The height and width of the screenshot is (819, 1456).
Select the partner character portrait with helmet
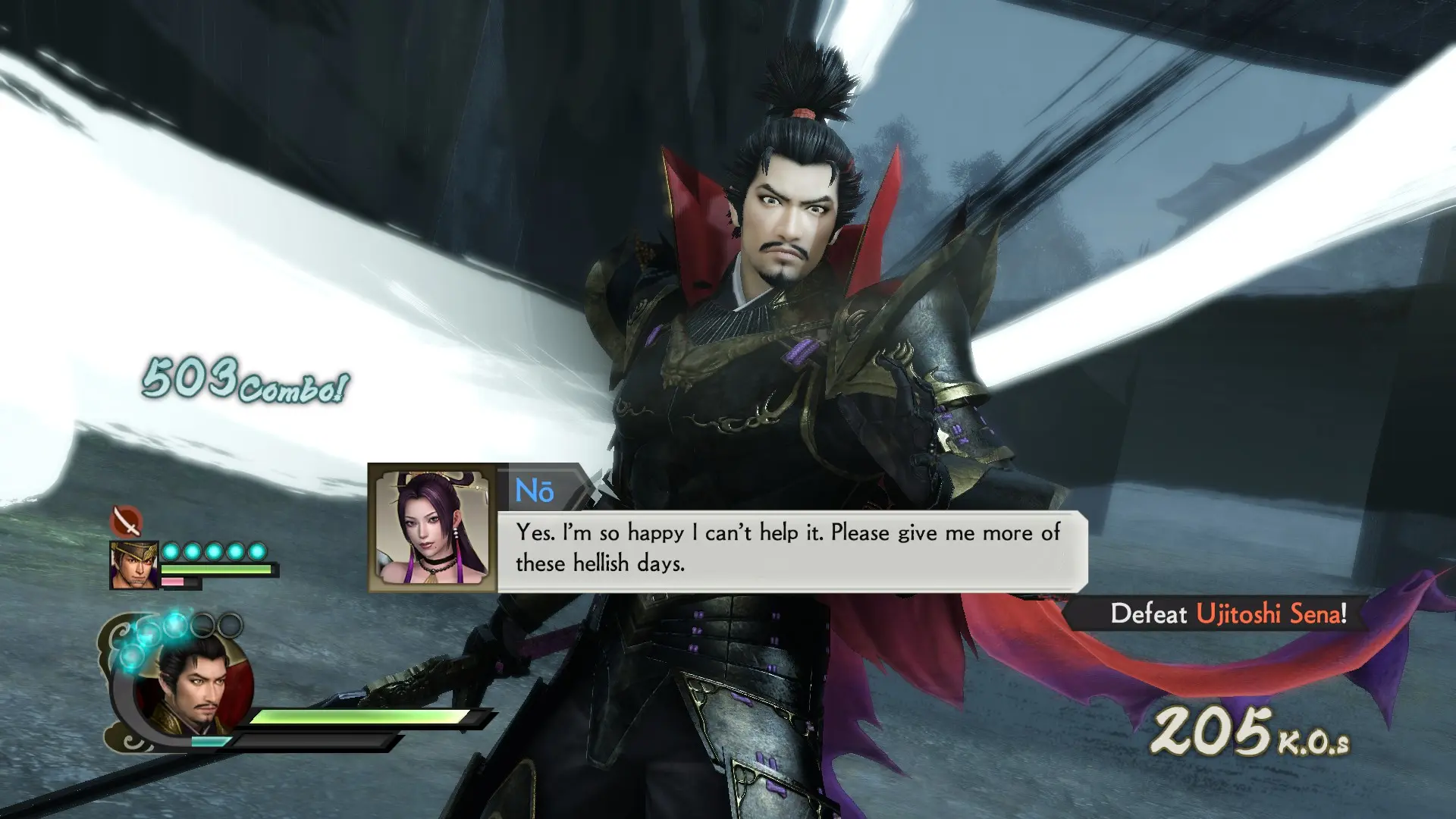pos(133,565)
